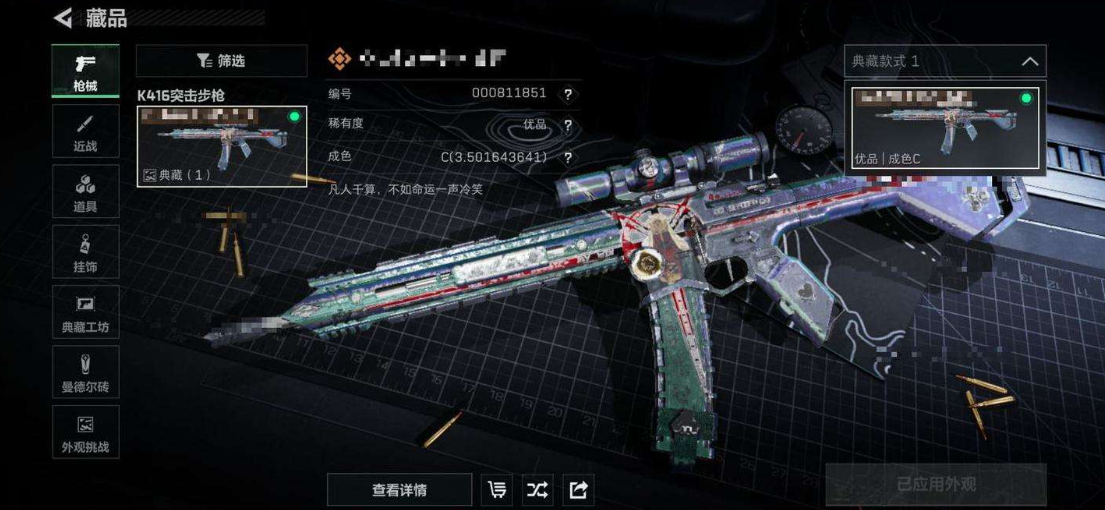1105x510 pixels.
Task: Open the help icon next to 成色
Action: pos(568,157)
